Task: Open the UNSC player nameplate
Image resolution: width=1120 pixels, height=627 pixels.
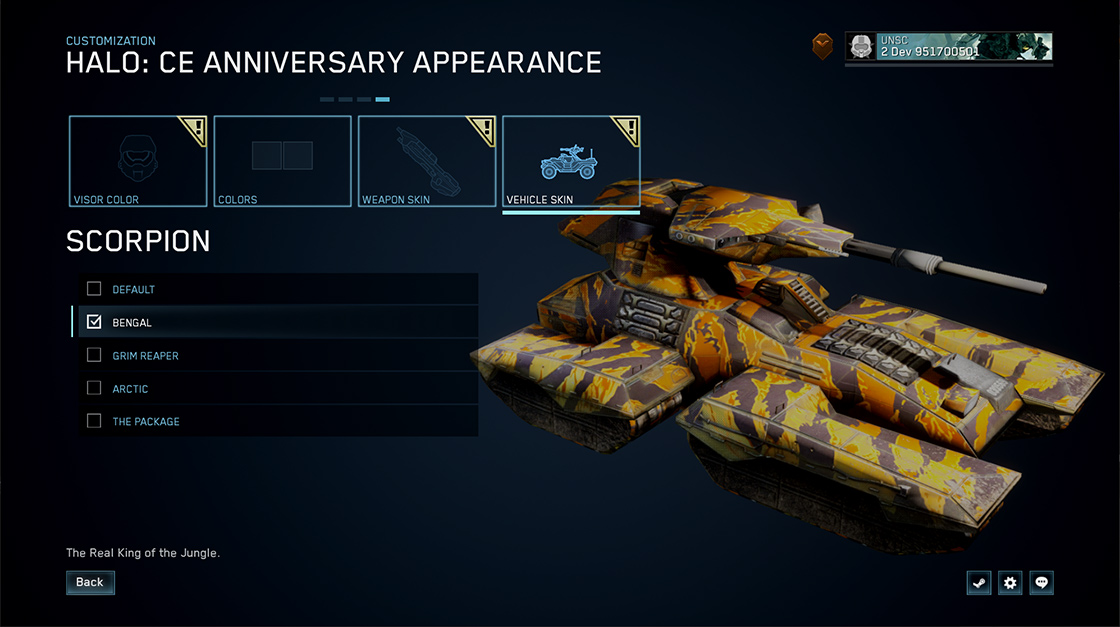Action: [948, 47]
